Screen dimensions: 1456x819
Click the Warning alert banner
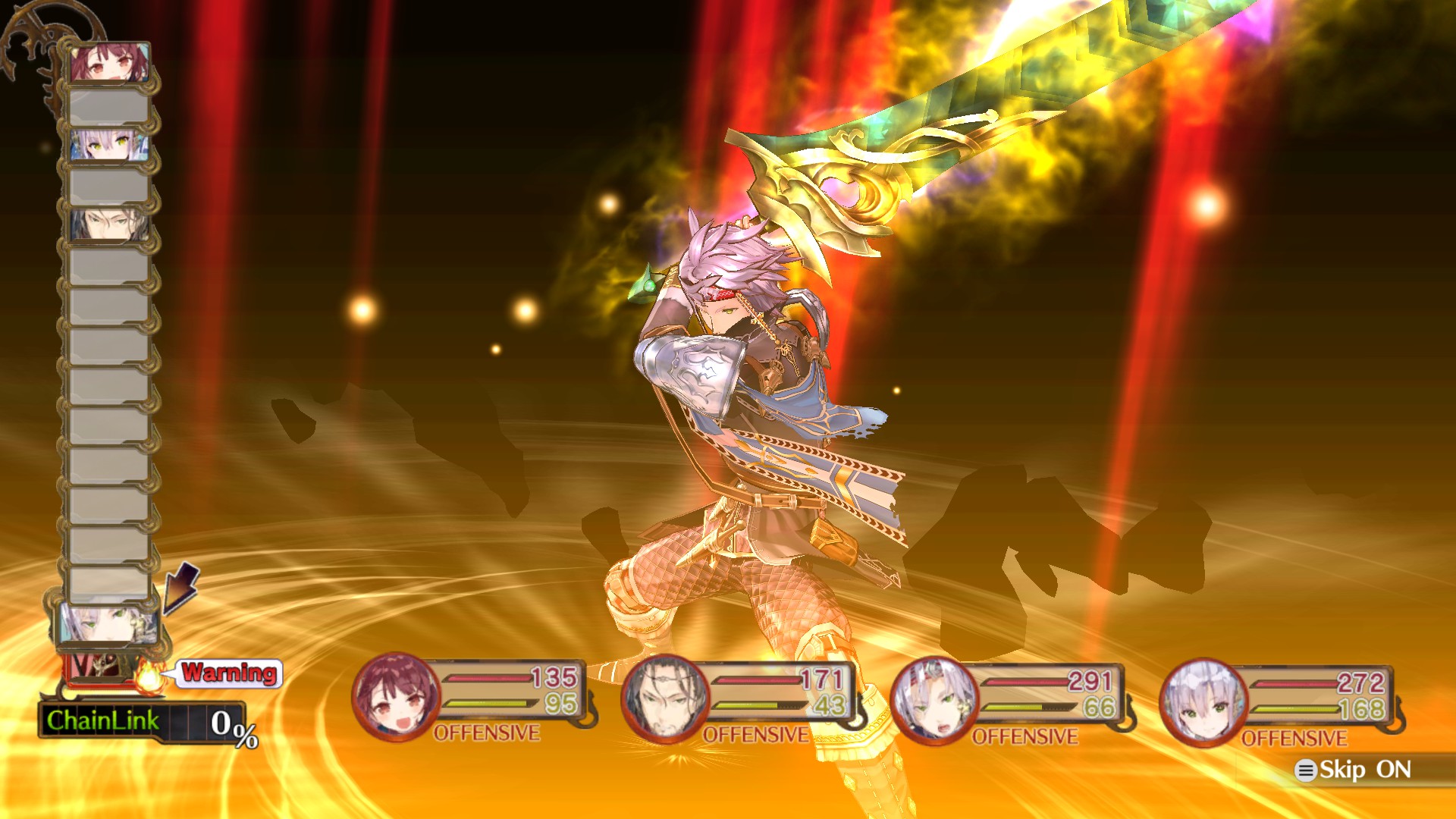click(x=227, y=674)
